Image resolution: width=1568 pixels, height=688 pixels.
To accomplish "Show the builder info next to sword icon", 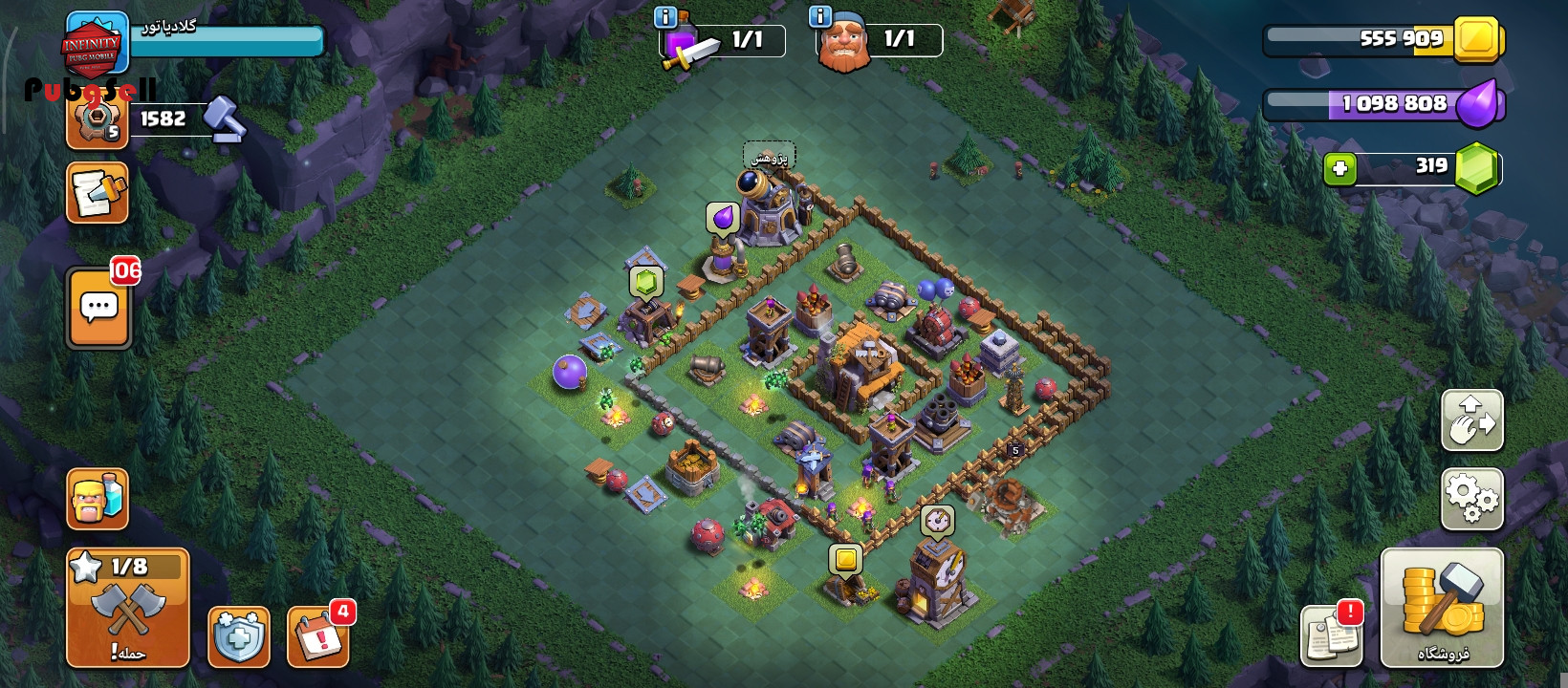I will (664, 17).
